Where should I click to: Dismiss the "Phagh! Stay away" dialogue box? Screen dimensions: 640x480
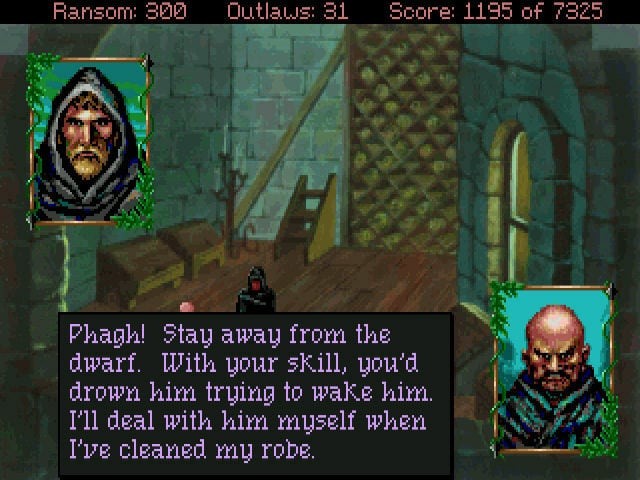point(255,391)
